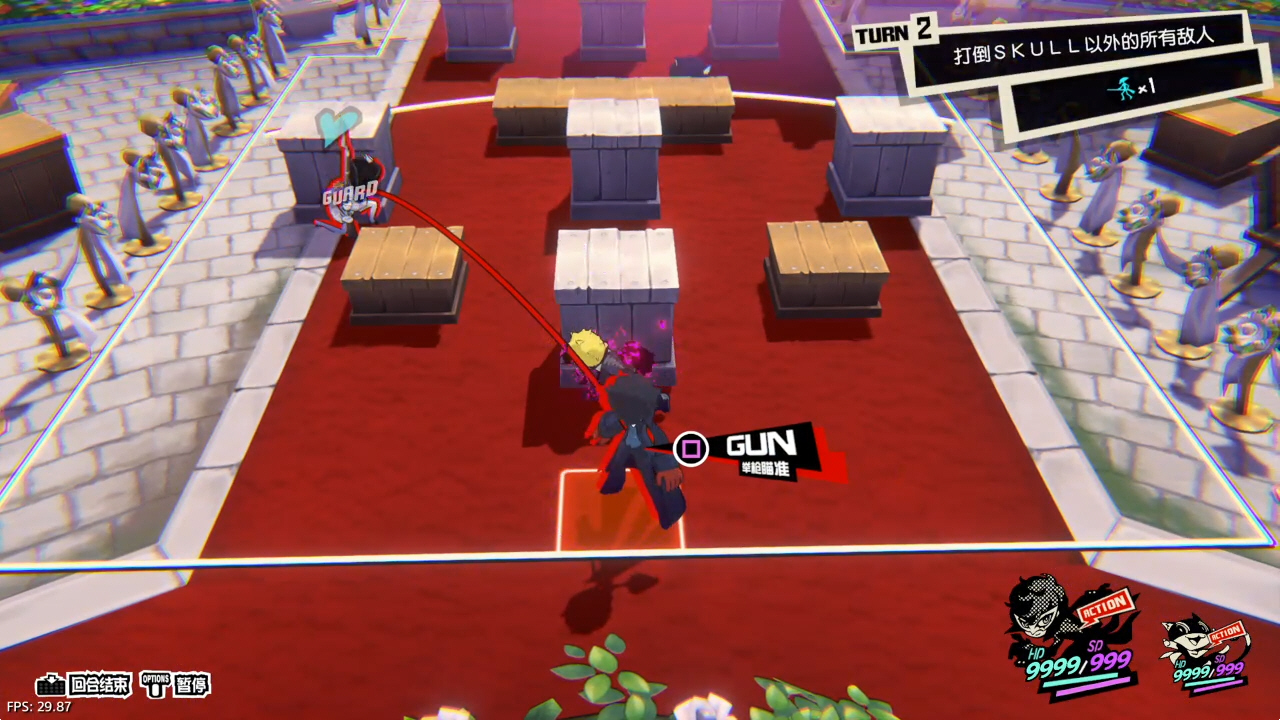End the turn with 回合结束
Screen dimensions: 1280x720
coord(84,685)
